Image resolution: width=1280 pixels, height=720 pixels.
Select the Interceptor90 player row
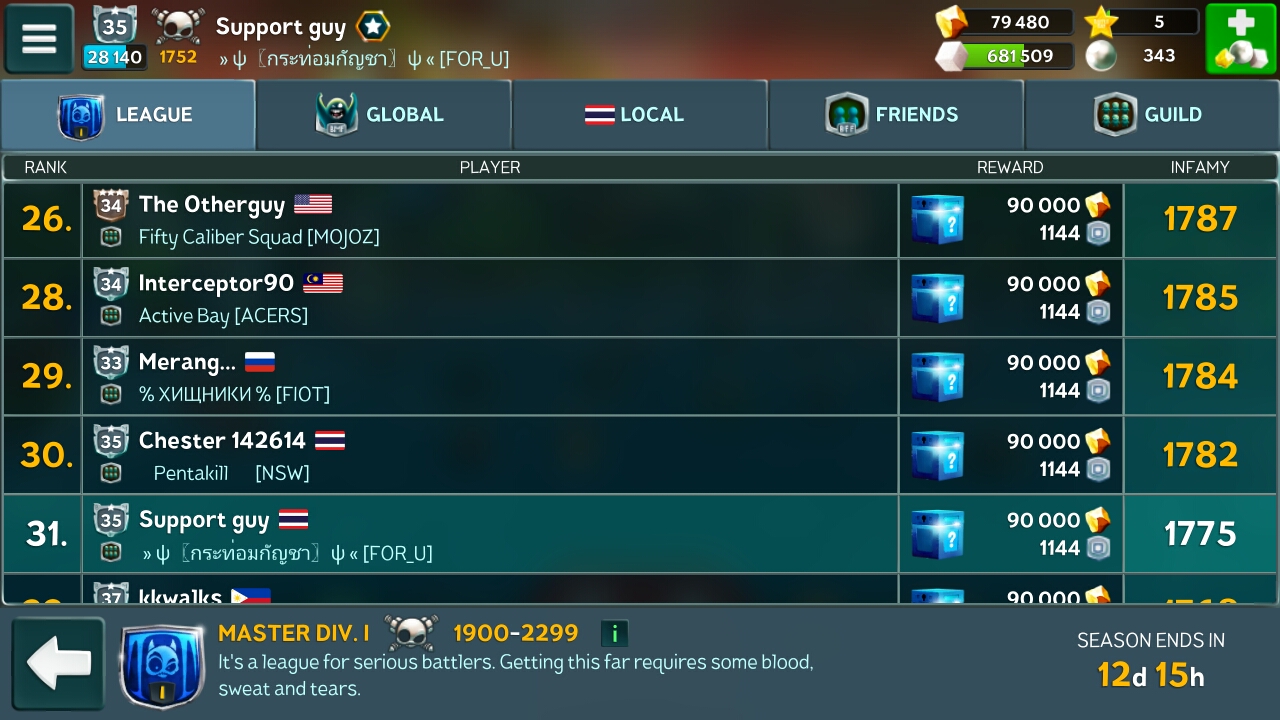[x=490, y=298]
